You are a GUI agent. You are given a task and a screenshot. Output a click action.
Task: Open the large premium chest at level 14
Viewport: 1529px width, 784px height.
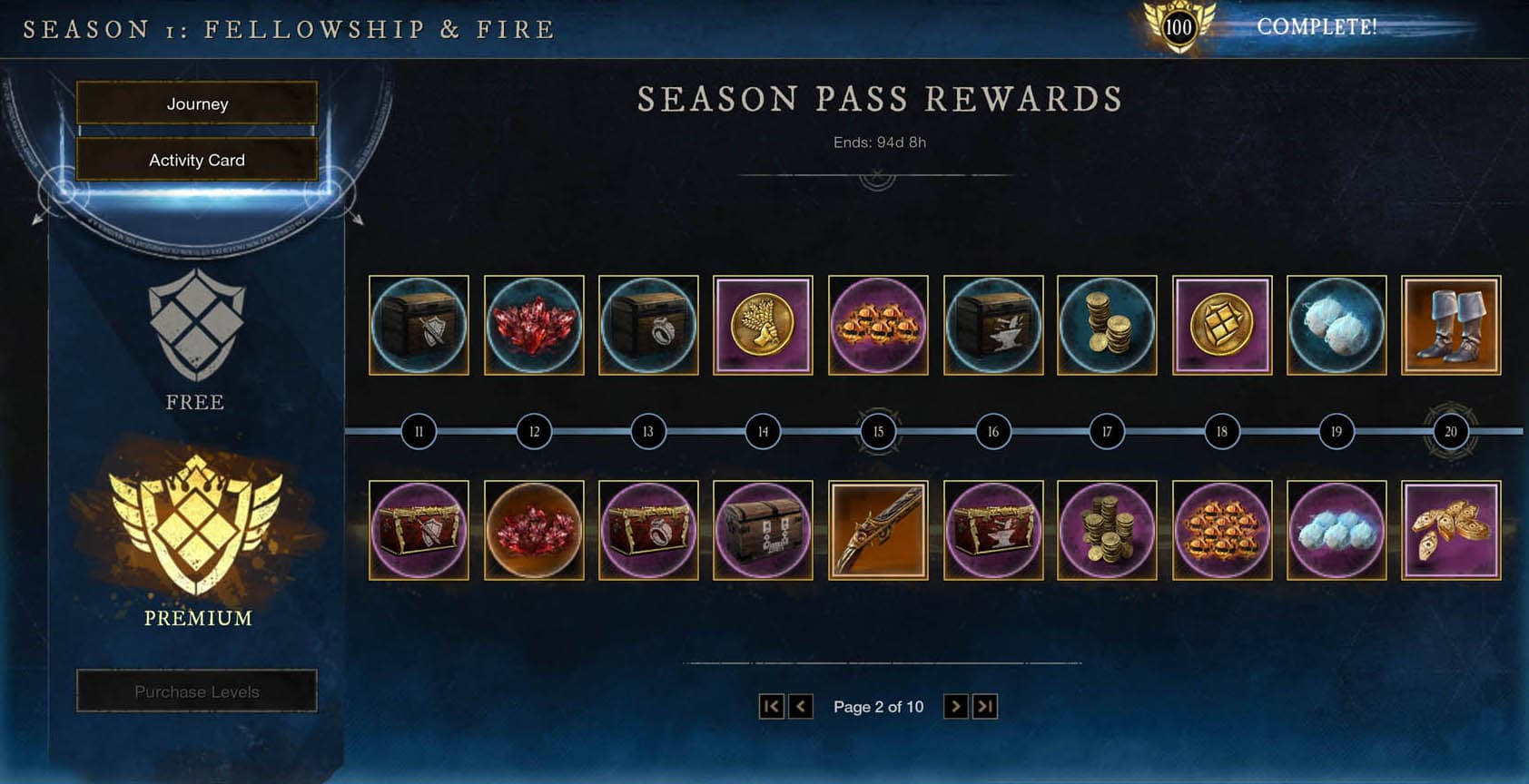pos(764,530)
